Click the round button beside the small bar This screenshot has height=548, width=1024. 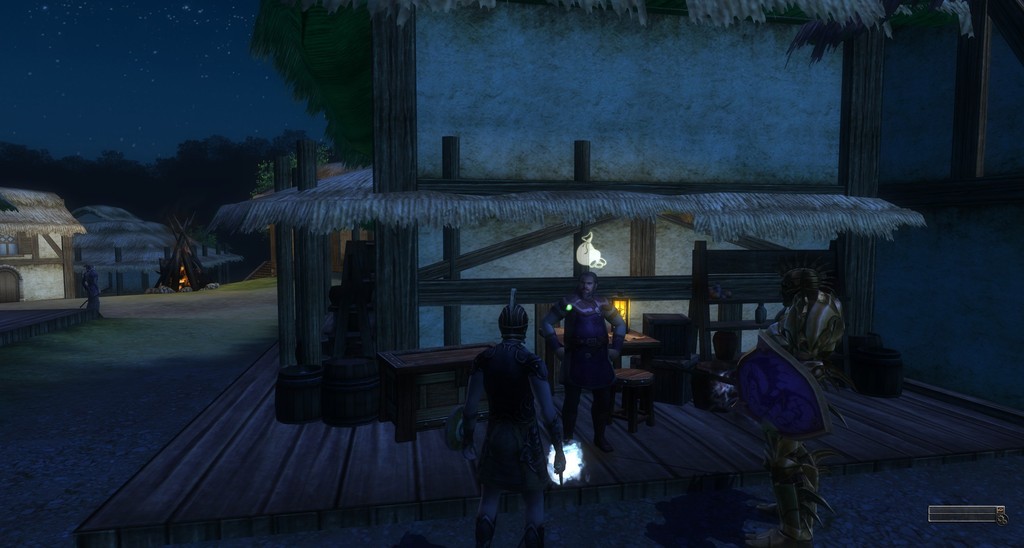point(1001,518)
